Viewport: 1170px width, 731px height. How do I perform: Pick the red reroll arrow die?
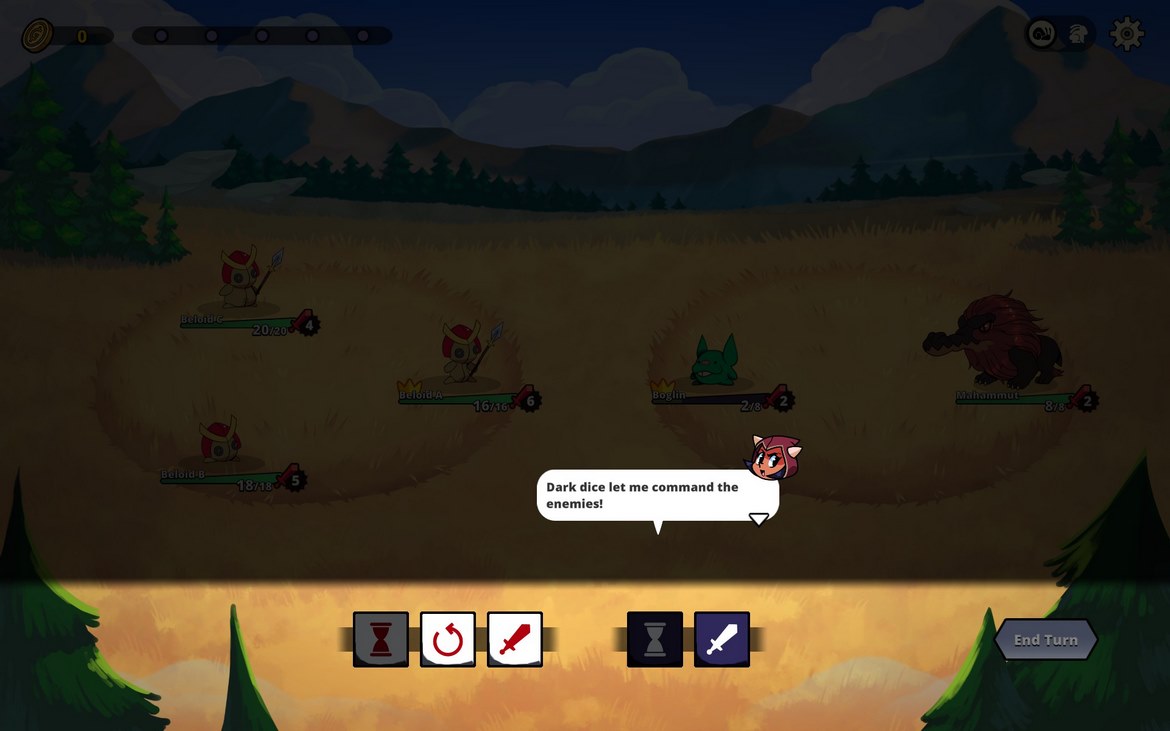[448, 640]
